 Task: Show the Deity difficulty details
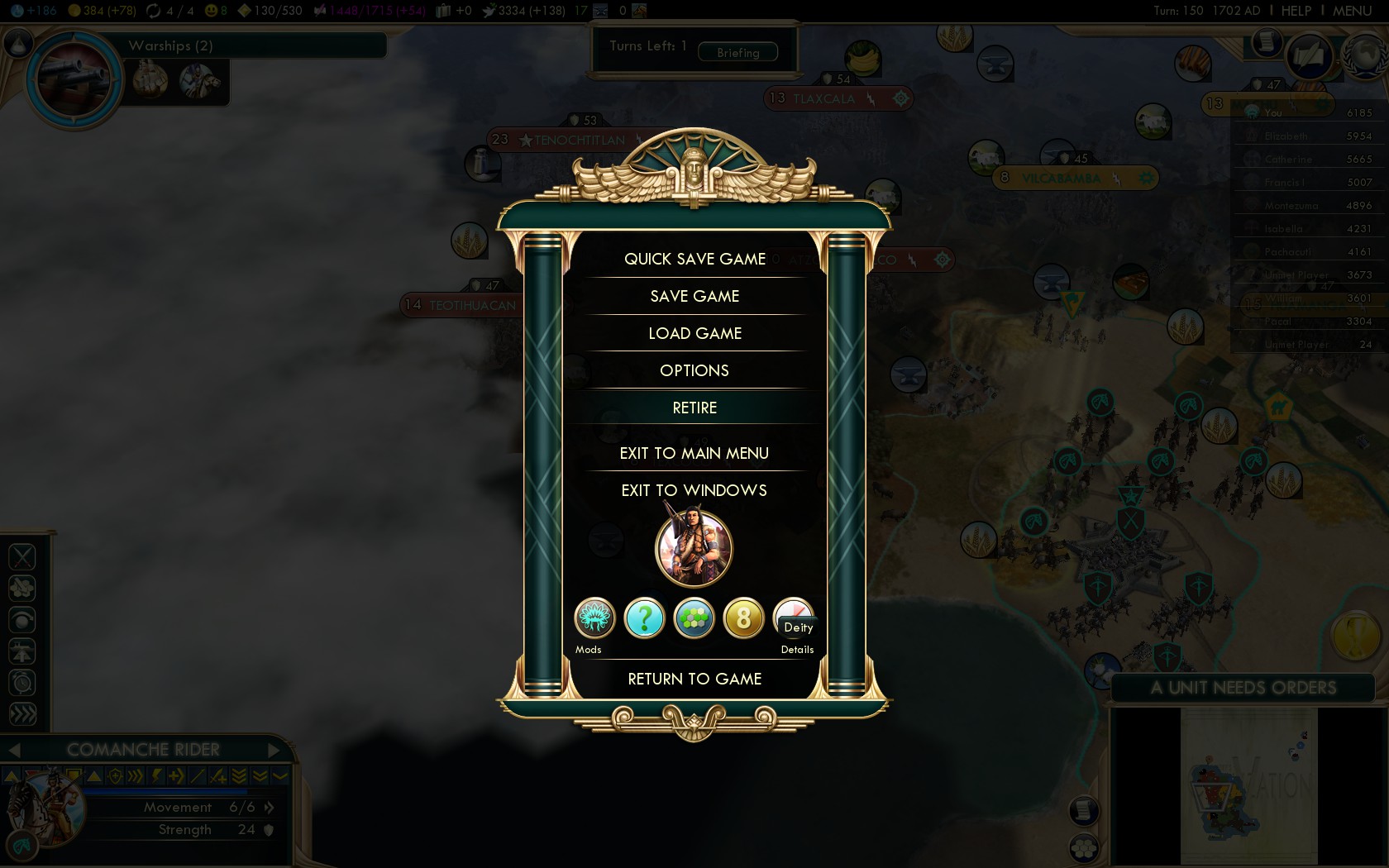pos(794,620)
